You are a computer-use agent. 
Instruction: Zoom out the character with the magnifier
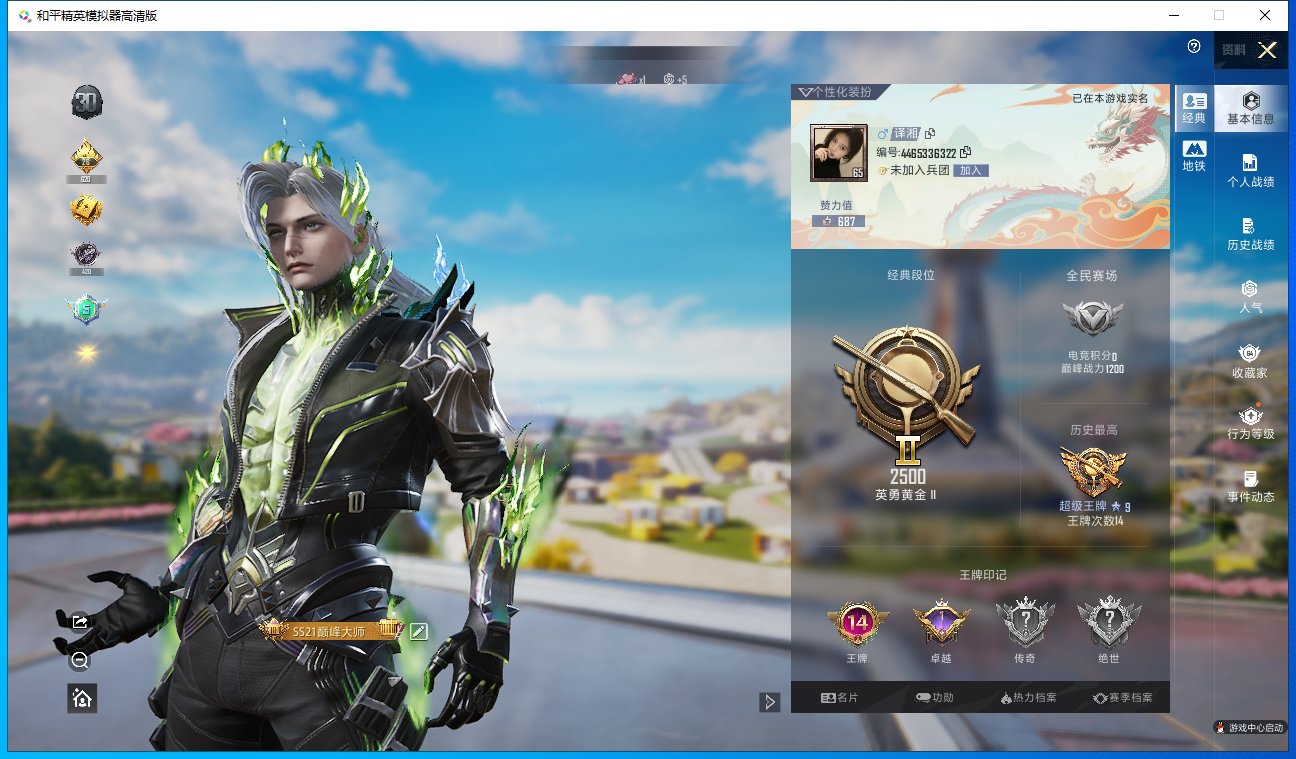click(81, 660)
